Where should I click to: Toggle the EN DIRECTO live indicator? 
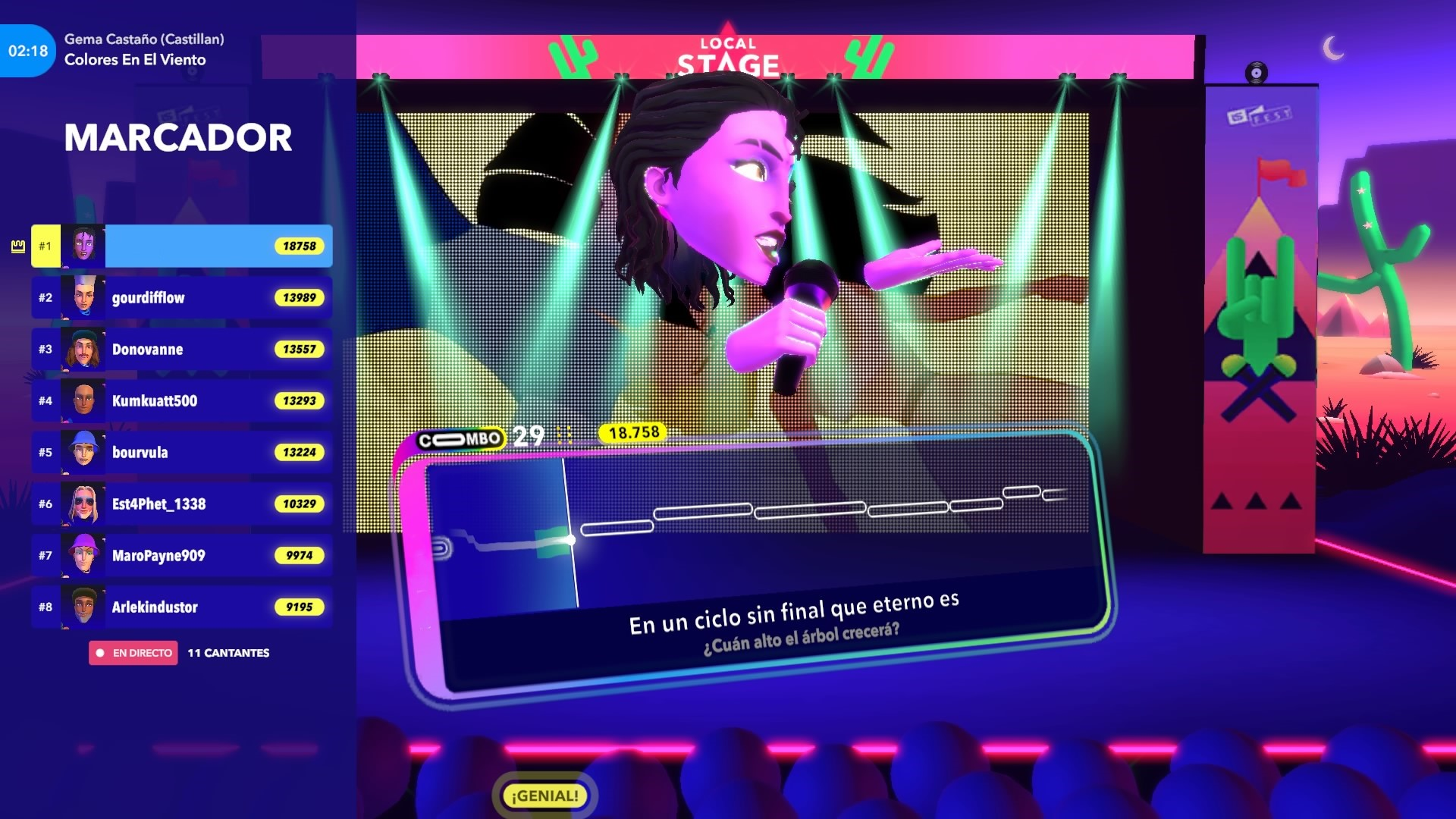pos(133,652)
